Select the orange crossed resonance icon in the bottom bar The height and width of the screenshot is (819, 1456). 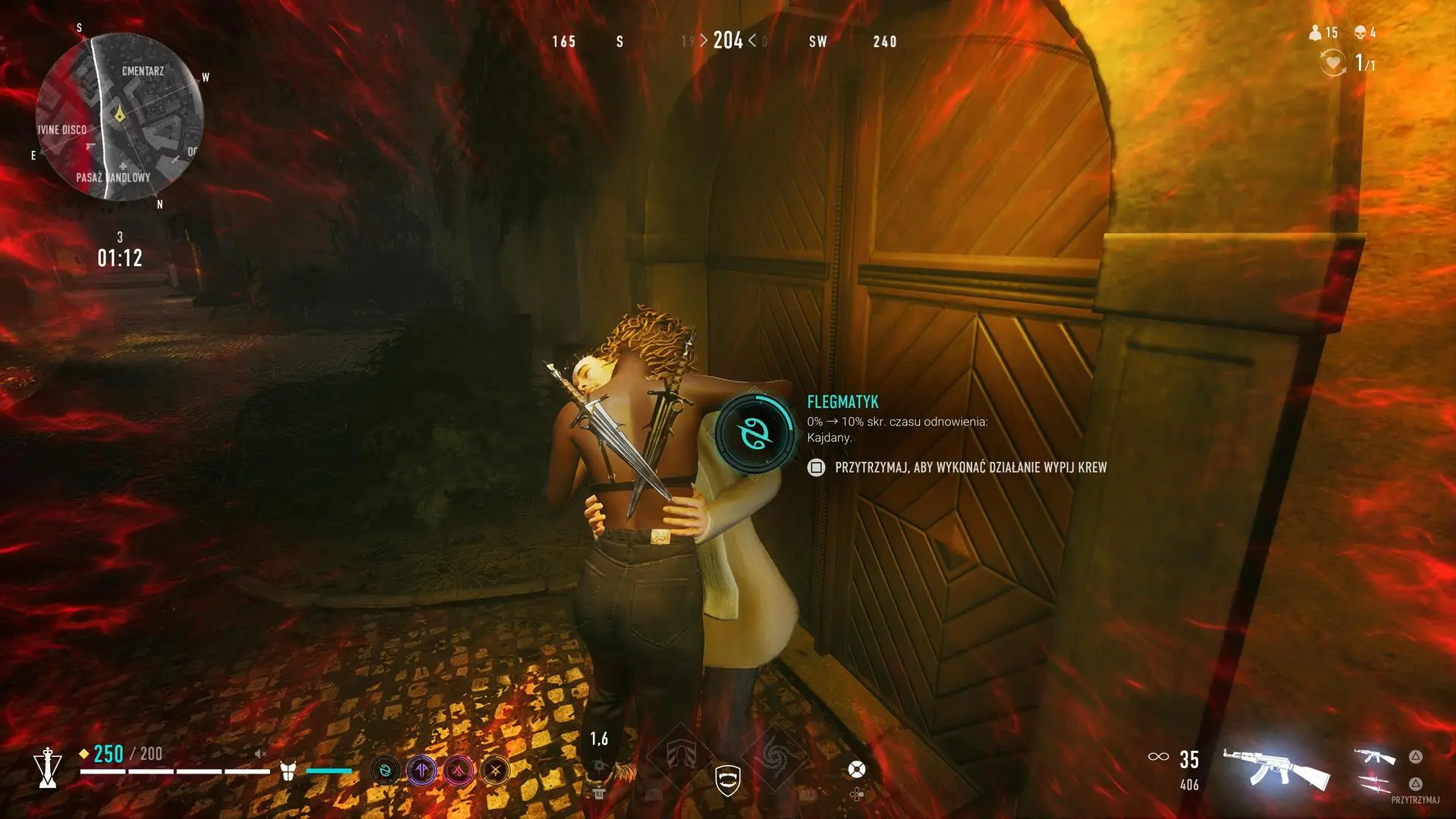[495, 771]
